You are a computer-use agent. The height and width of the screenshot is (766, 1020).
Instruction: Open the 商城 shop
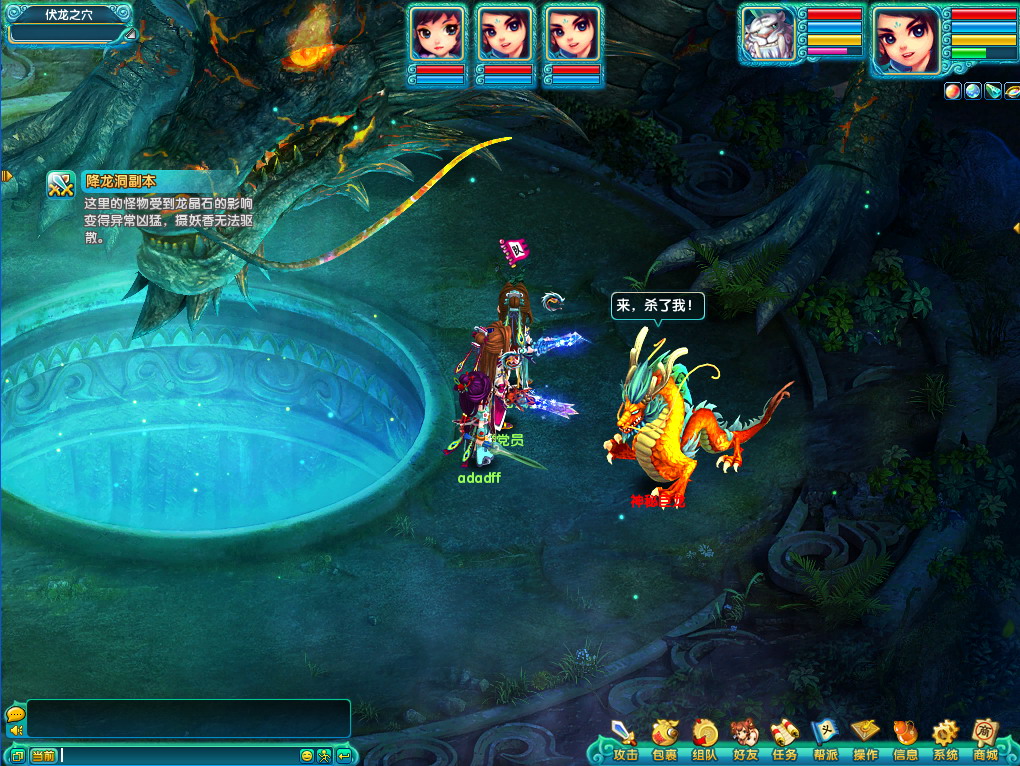click(x=986, y=738)
